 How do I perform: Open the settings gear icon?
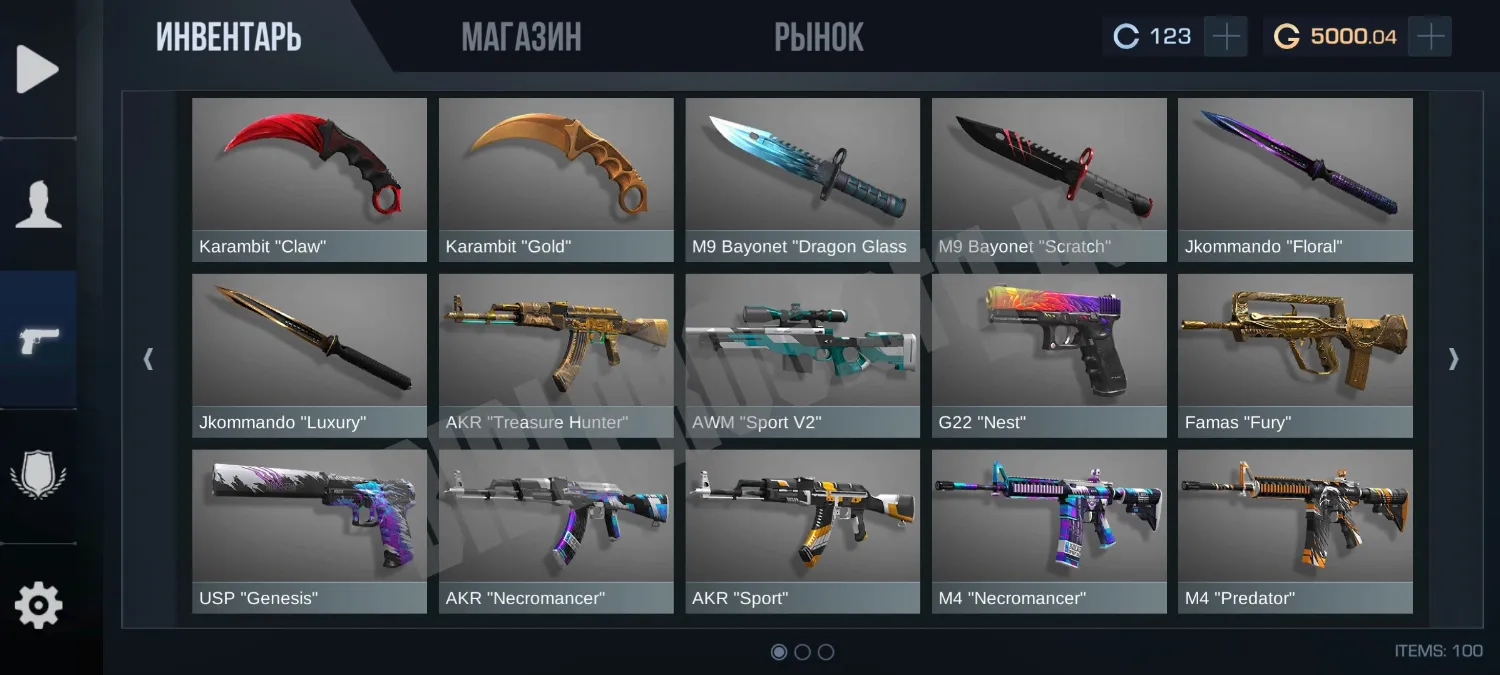[x=38, y=605]
